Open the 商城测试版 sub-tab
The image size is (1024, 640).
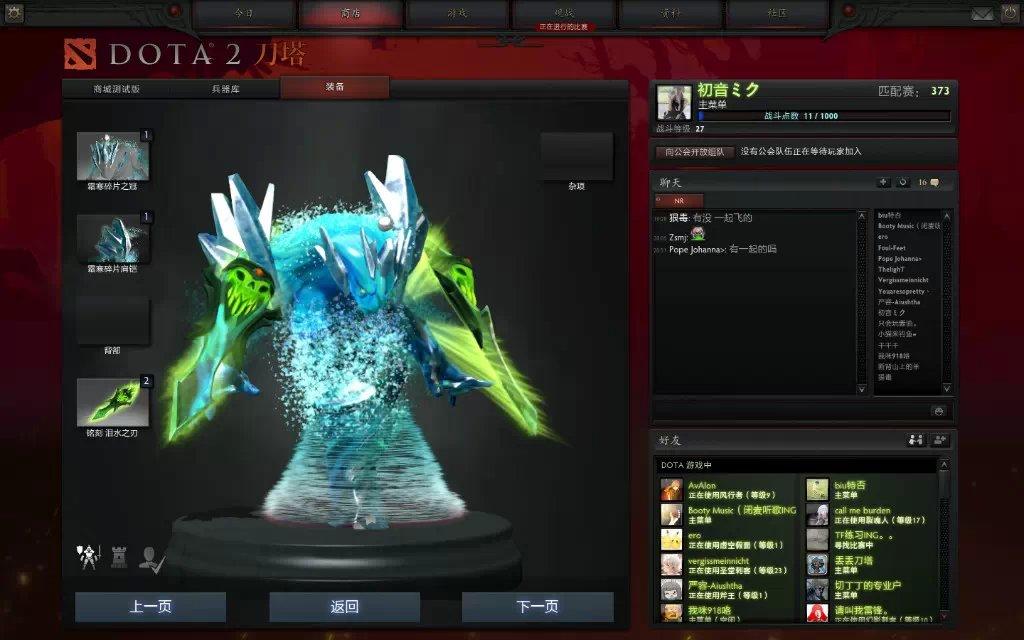pyautogui.click(x=116, y=88)
